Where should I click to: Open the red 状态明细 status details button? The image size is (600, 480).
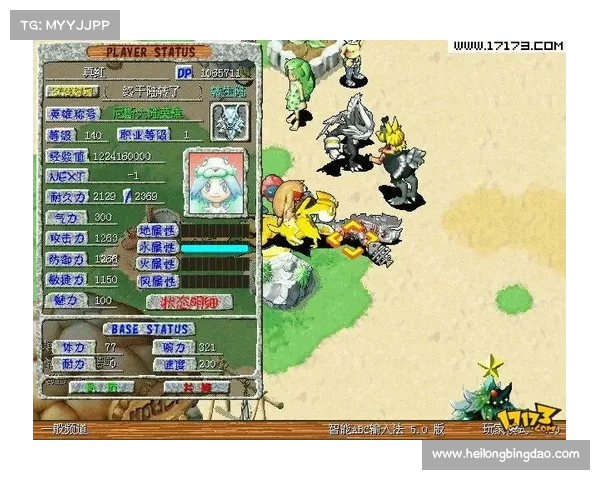click(x=189, y=301)
